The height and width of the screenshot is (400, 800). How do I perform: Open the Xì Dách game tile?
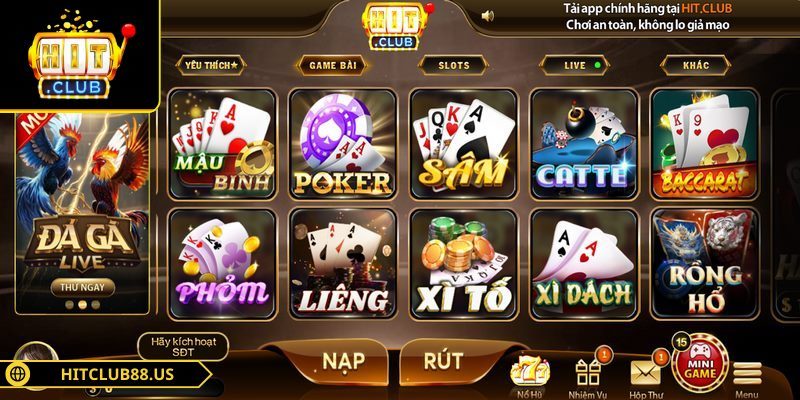point(582,263)
